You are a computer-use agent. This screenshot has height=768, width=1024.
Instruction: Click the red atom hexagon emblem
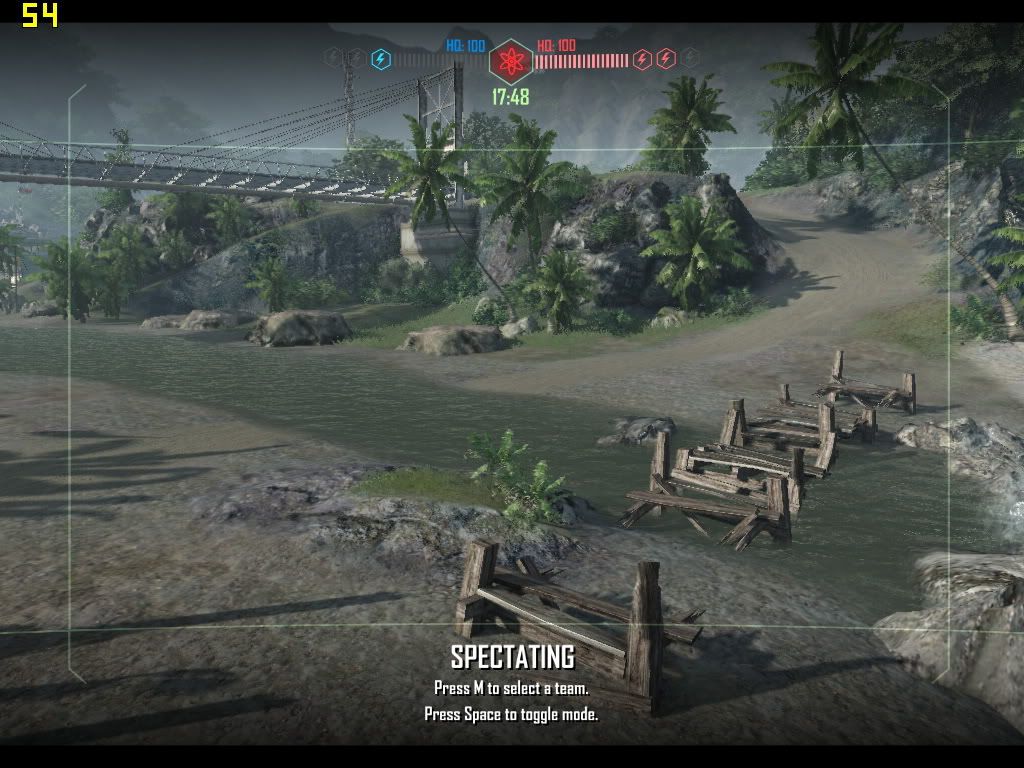pos(510,61)
